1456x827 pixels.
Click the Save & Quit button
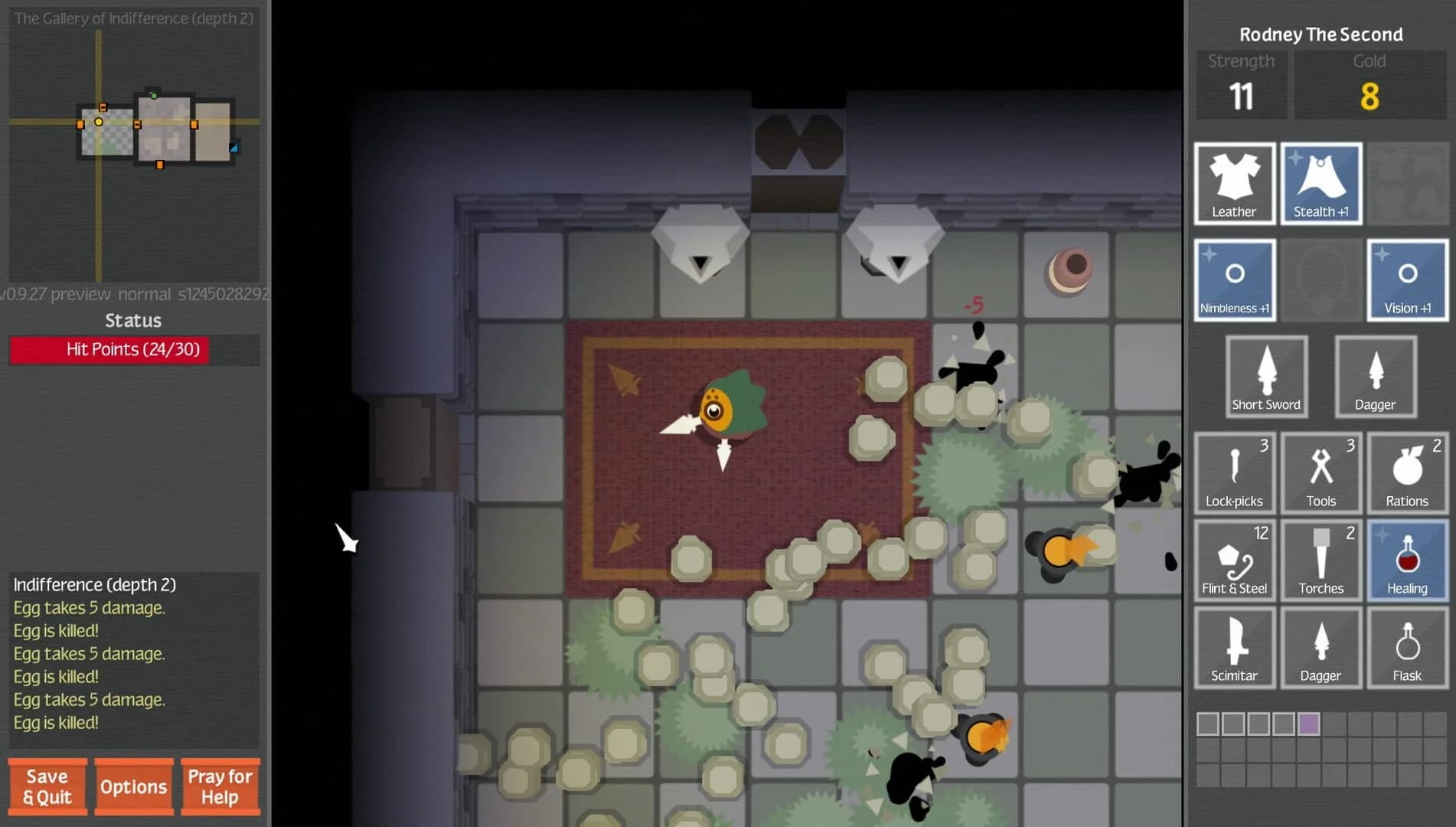(47, 786)
